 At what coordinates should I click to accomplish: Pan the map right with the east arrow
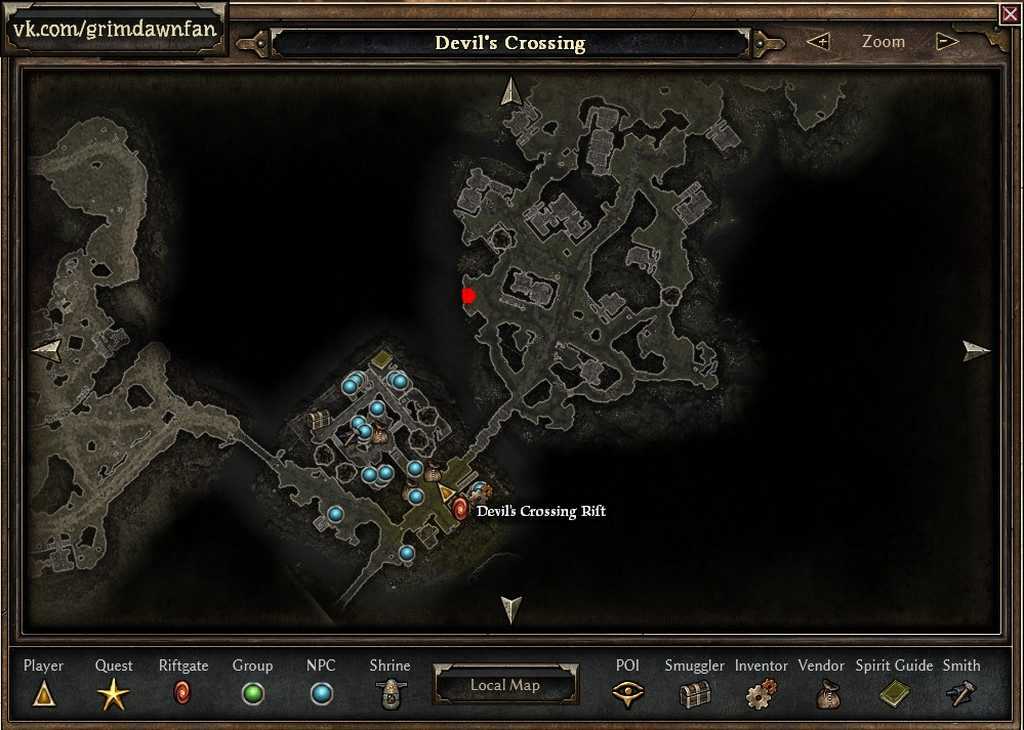[976, 350]
